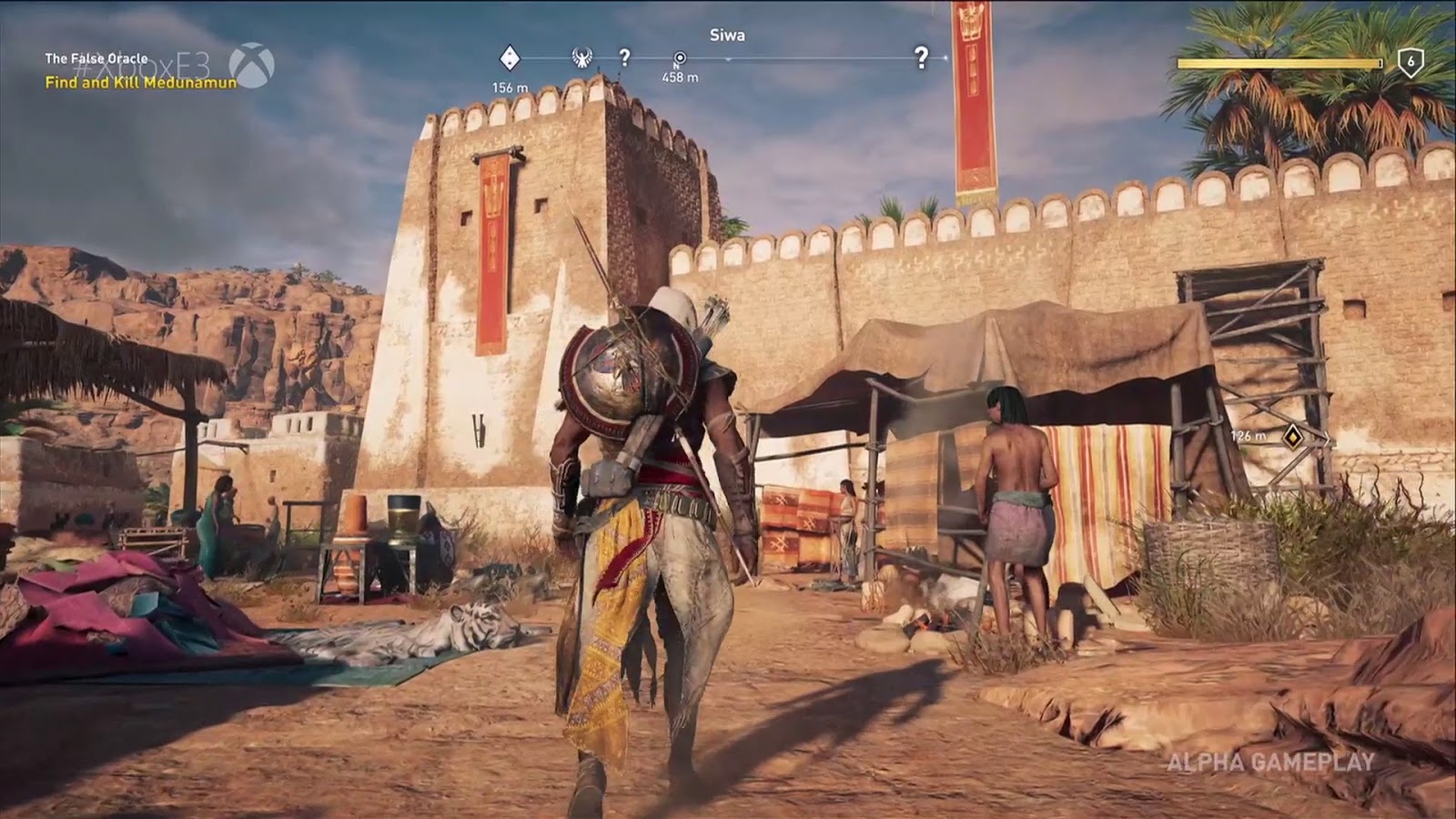Select the left question-mark undiscovered location icon
This screenshot has width=1456, height=819.
point(624,55)
